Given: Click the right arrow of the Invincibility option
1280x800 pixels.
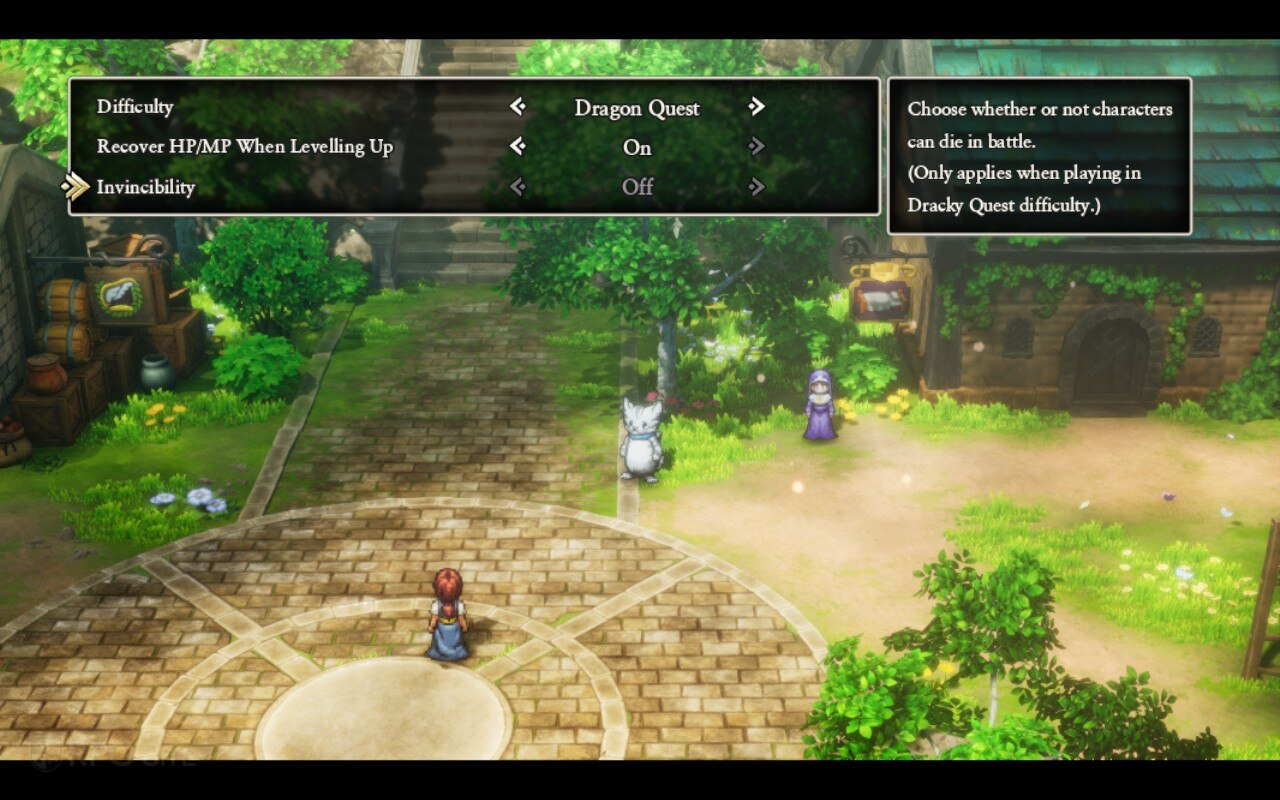Looking at the screenshot, I should click(757, 187).
